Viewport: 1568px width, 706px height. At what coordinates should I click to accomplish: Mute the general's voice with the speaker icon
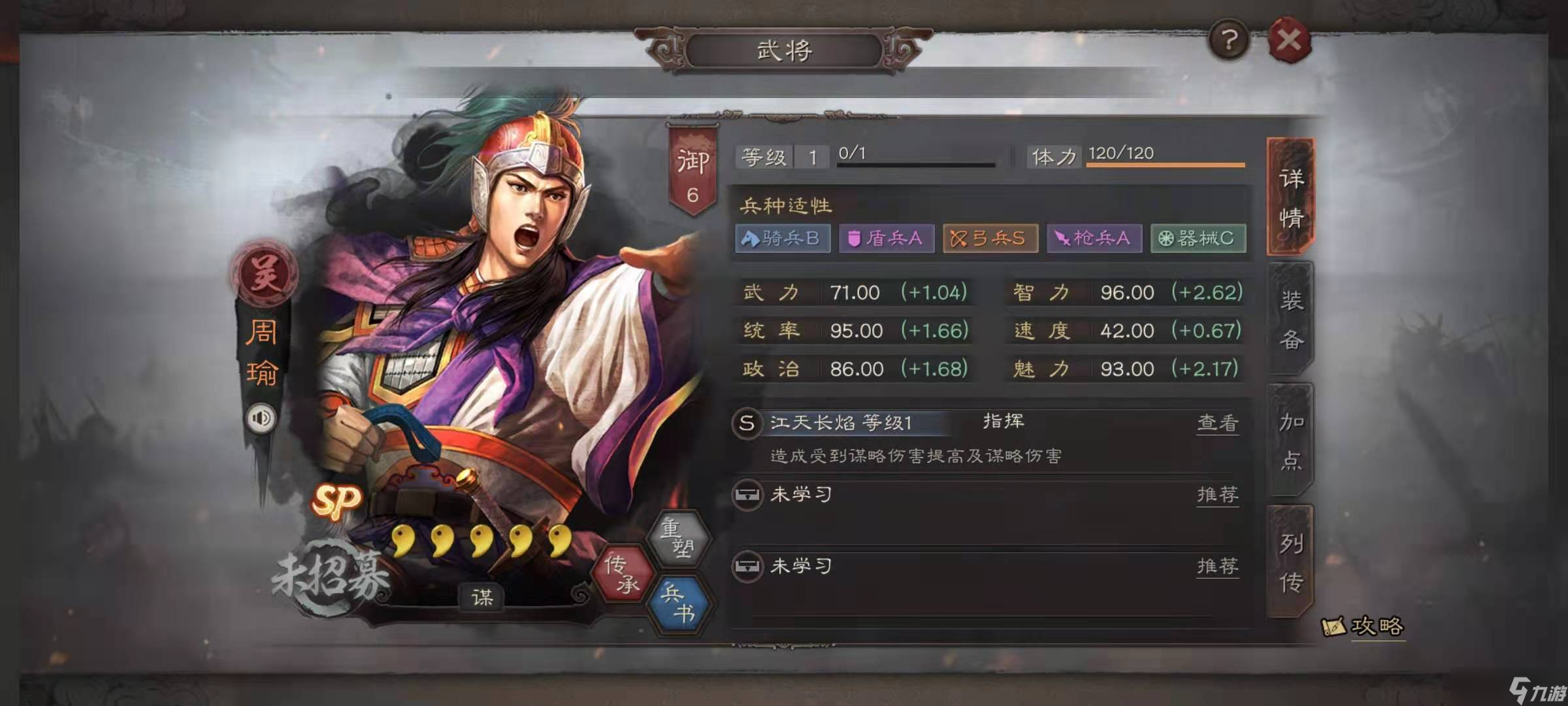click(261, 418)
